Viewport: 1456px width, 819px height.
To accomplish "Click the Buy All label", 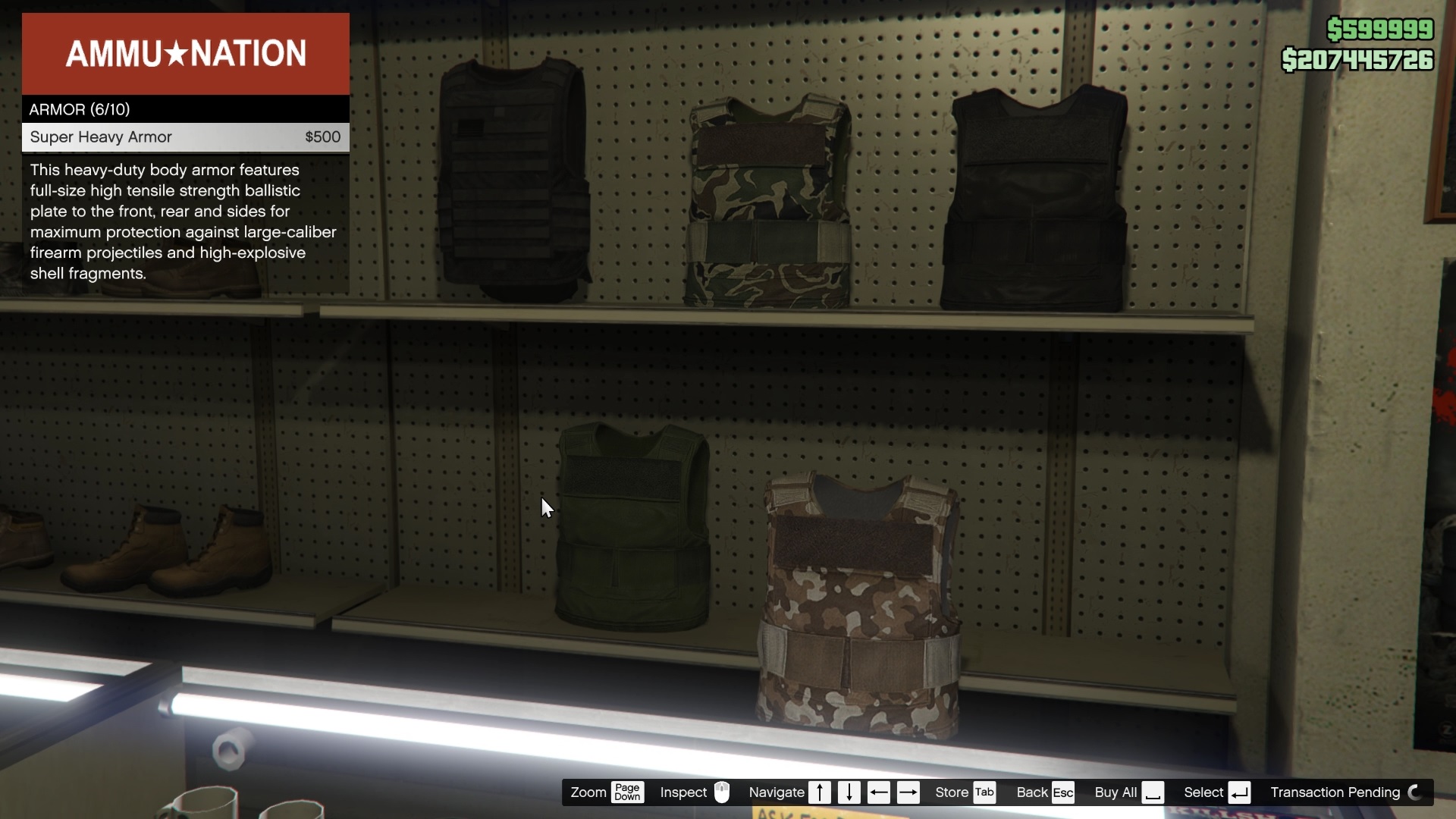I will [1115, 792].
